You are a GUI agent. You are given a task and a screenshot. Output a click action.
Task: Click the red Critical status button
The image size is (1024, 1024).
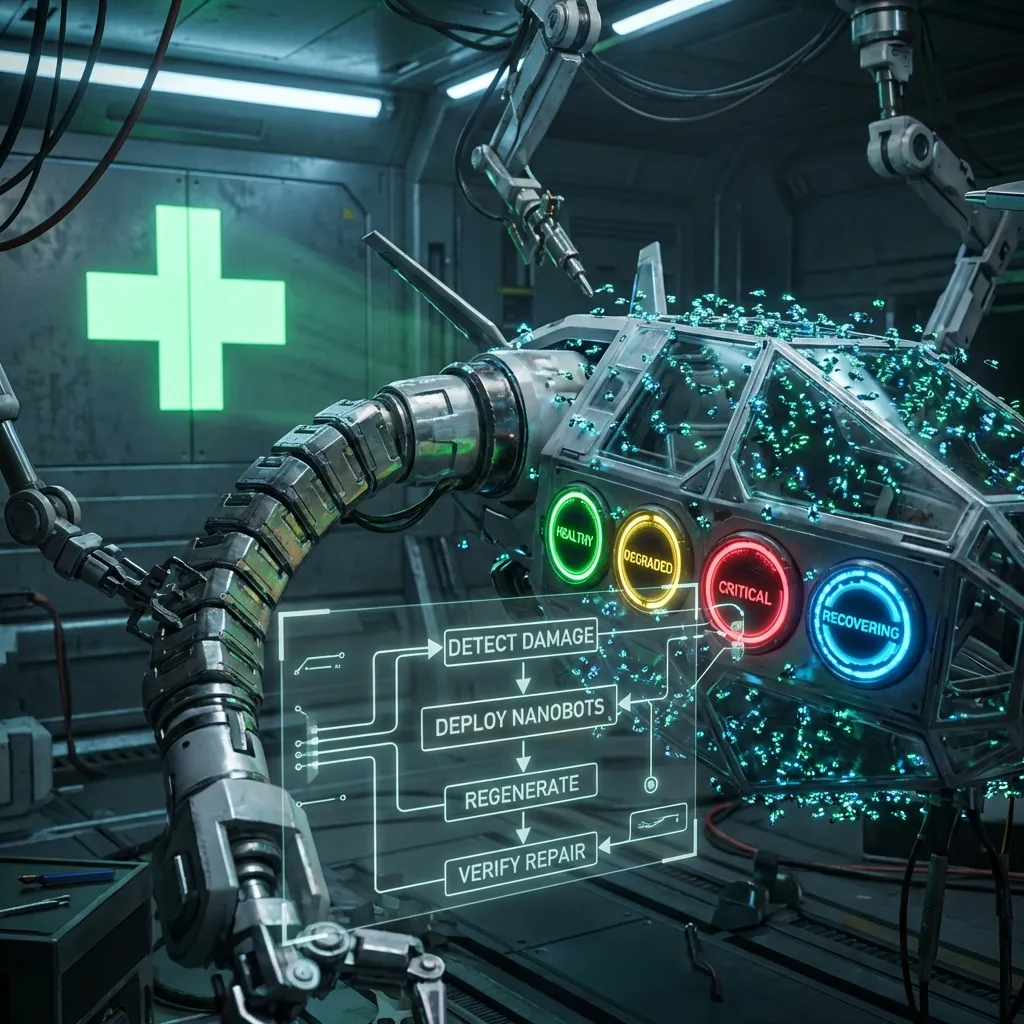744,592
